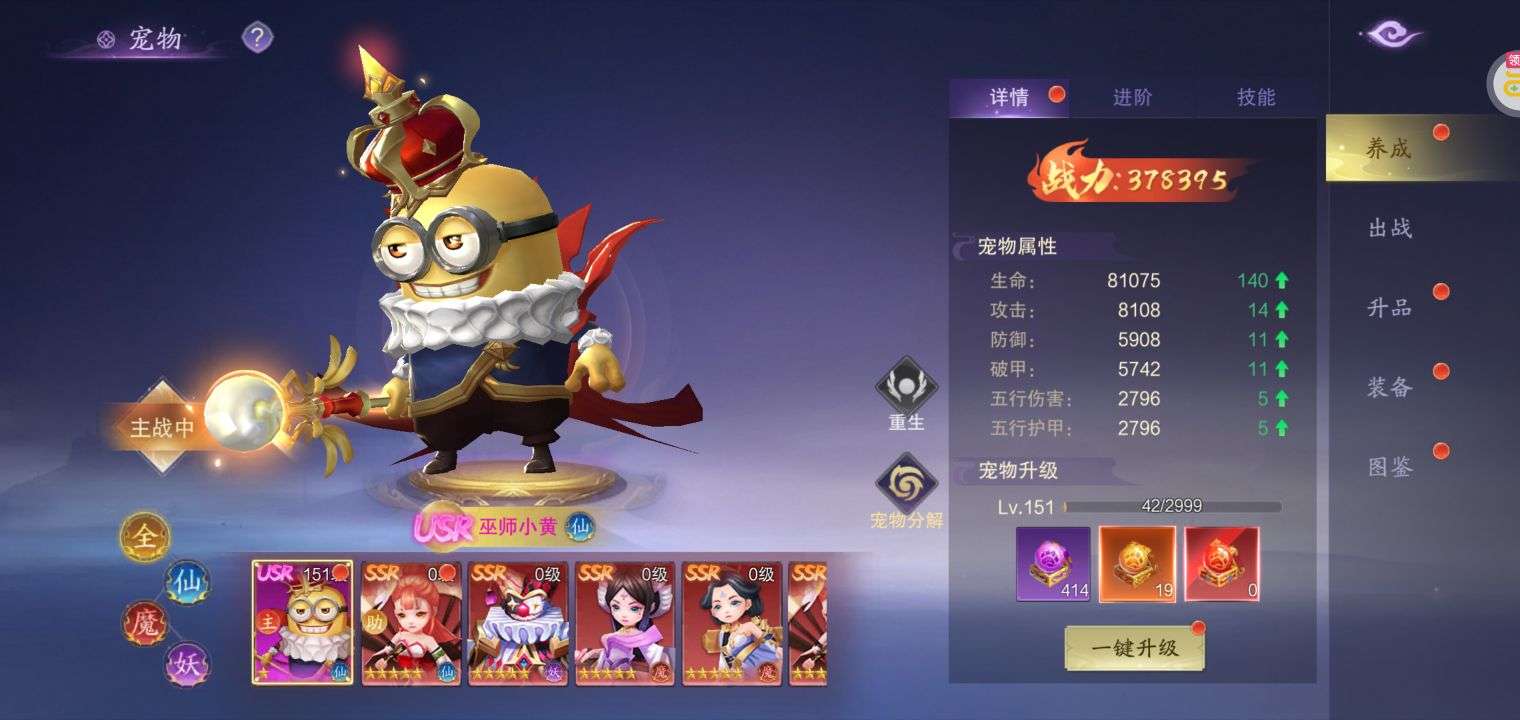The height and width of the screenshot is (720, 1520).
Task: Open the 技能 skills tab
Action: click(x=1256, y=97)
